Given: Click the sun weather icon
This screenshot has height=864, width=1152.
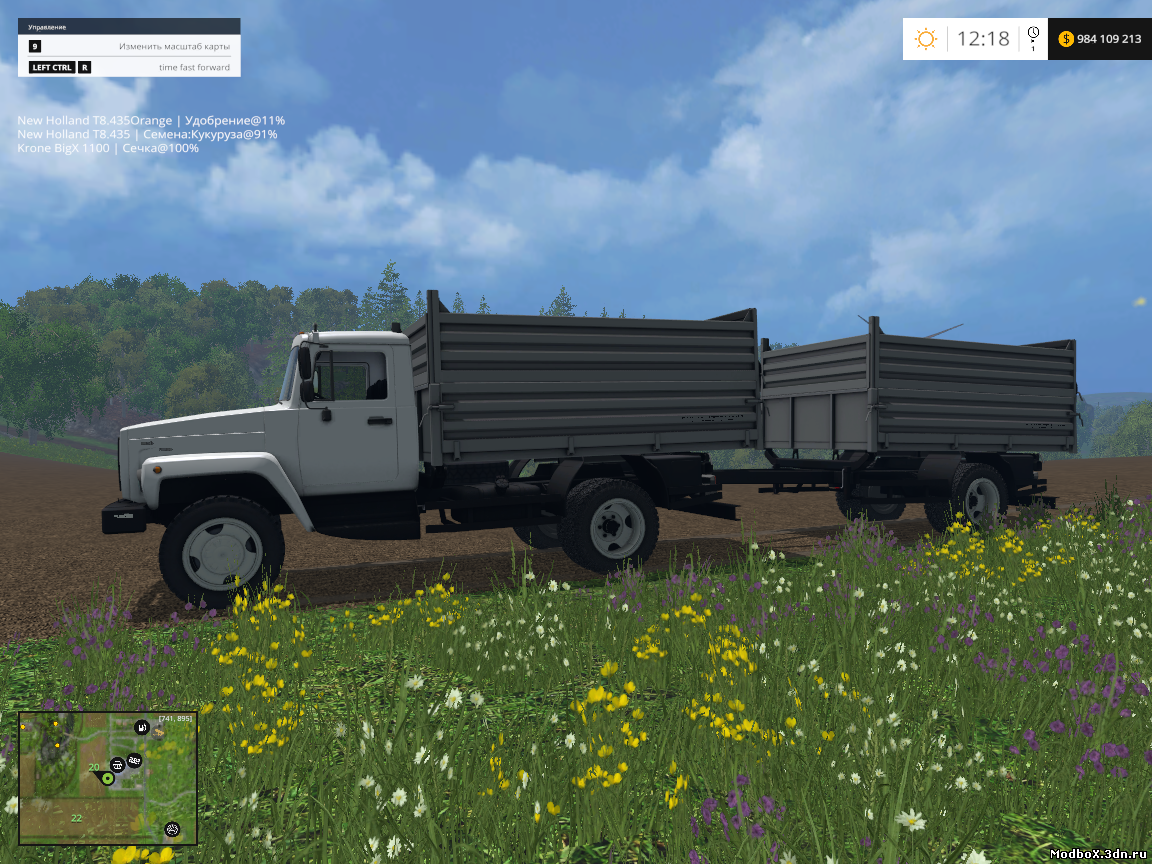Looking at the screenshot, I should [x=926, y=39].
